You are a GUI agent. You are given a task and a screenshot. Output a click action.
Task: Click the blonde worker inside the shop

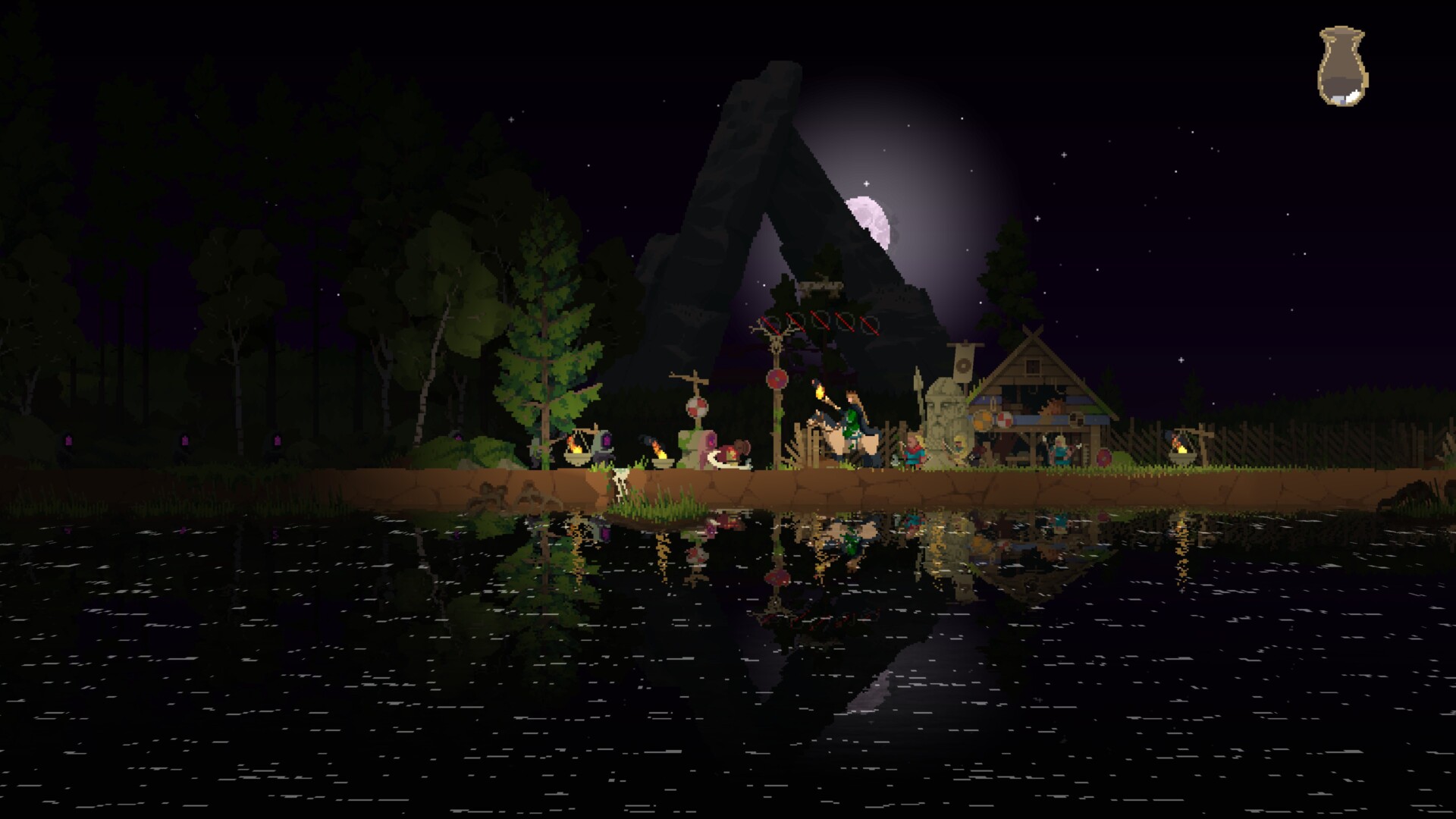(x=1061, y=453)
